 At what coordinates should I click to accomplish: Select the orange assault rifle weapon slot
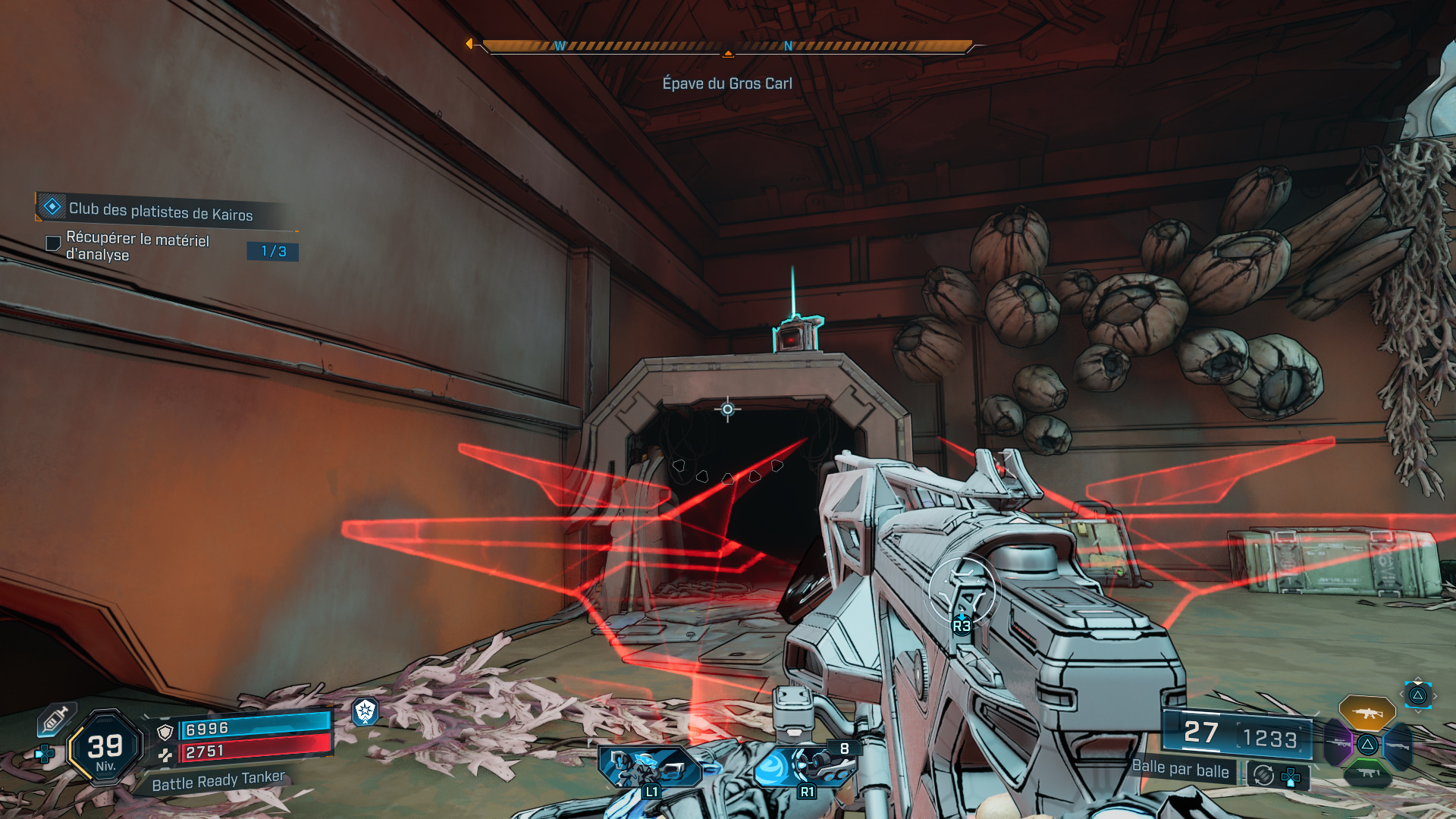(x=1367, y=713)
